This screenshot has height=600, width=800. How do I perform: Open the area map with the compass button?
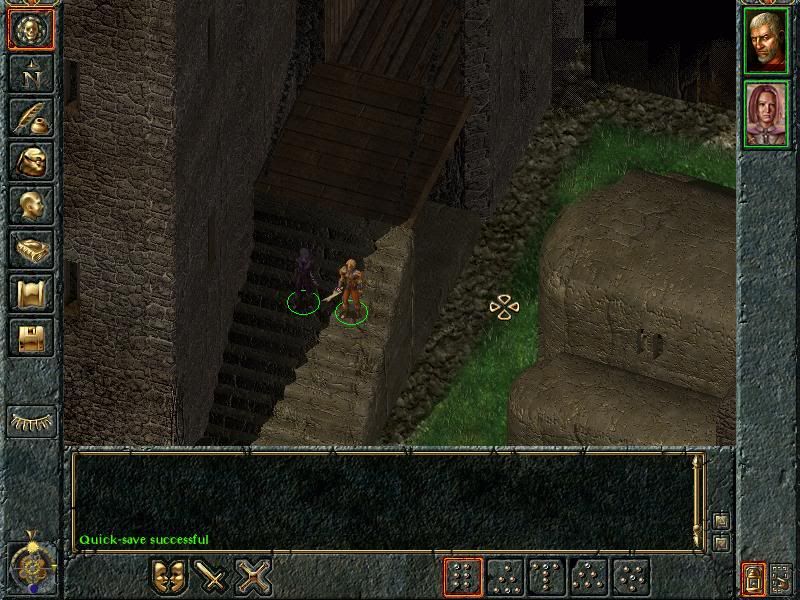coord(31,74)
